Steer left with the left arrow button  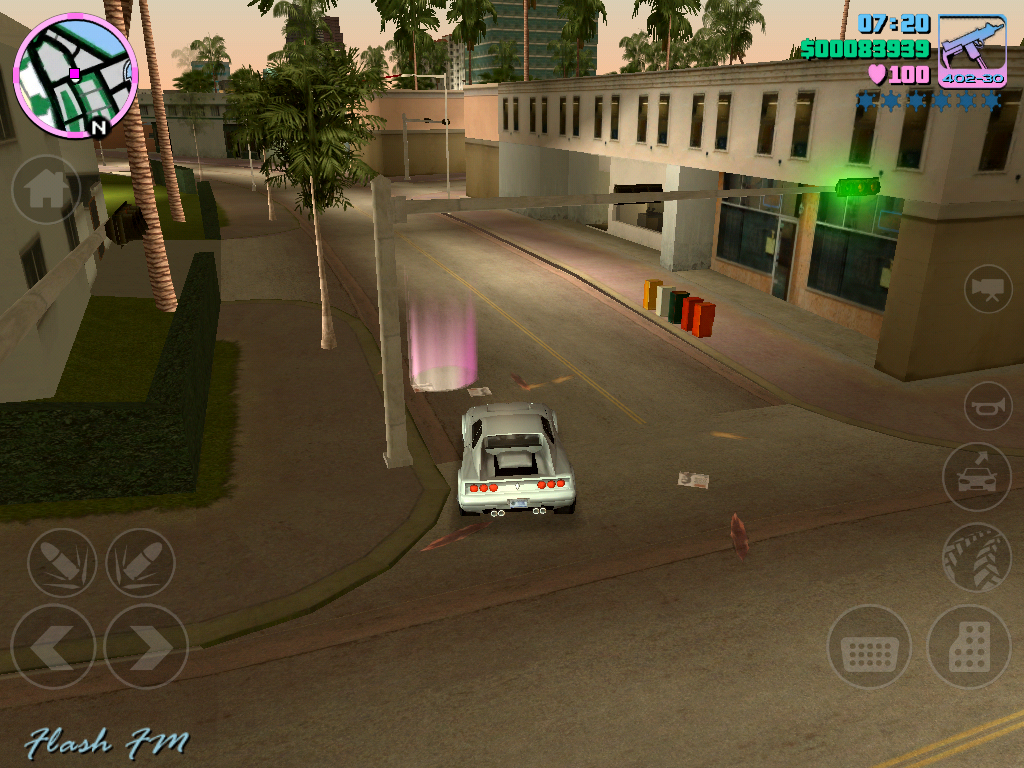(52, 646)
